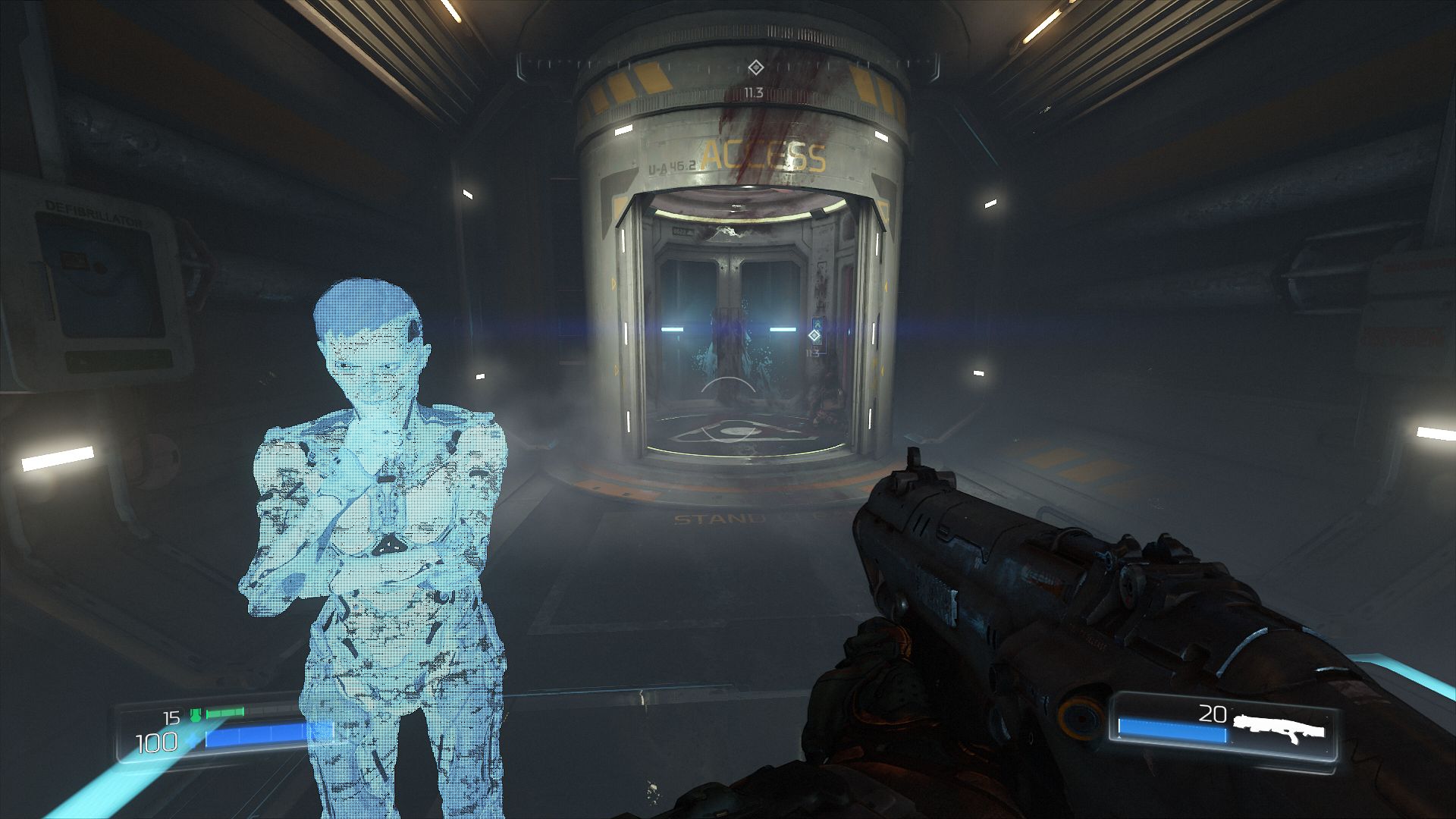The image size is (1456, 819).
Task: Click the diamond objective icon labeled 11.3
Action: click(814, 336)
